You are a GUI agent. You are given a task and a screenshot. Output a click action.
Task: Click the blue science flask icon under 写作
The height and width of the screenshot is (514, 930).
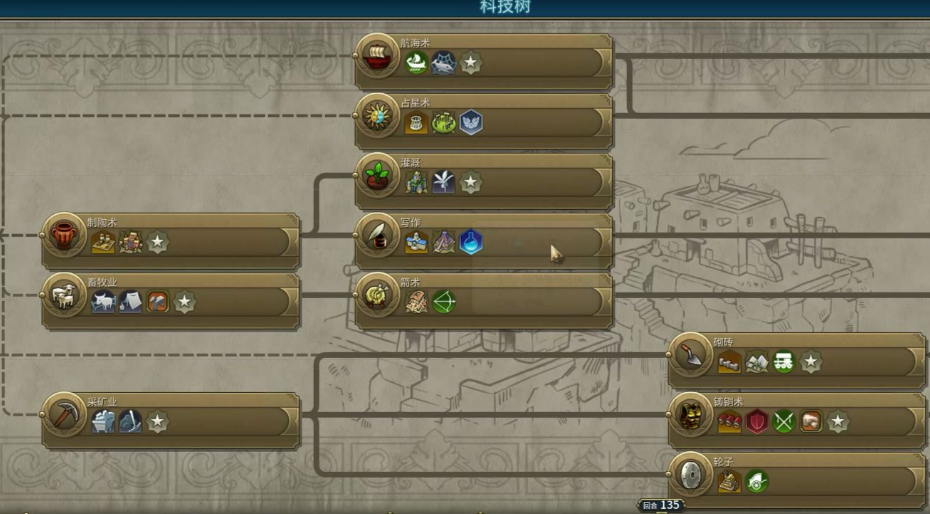471,242
